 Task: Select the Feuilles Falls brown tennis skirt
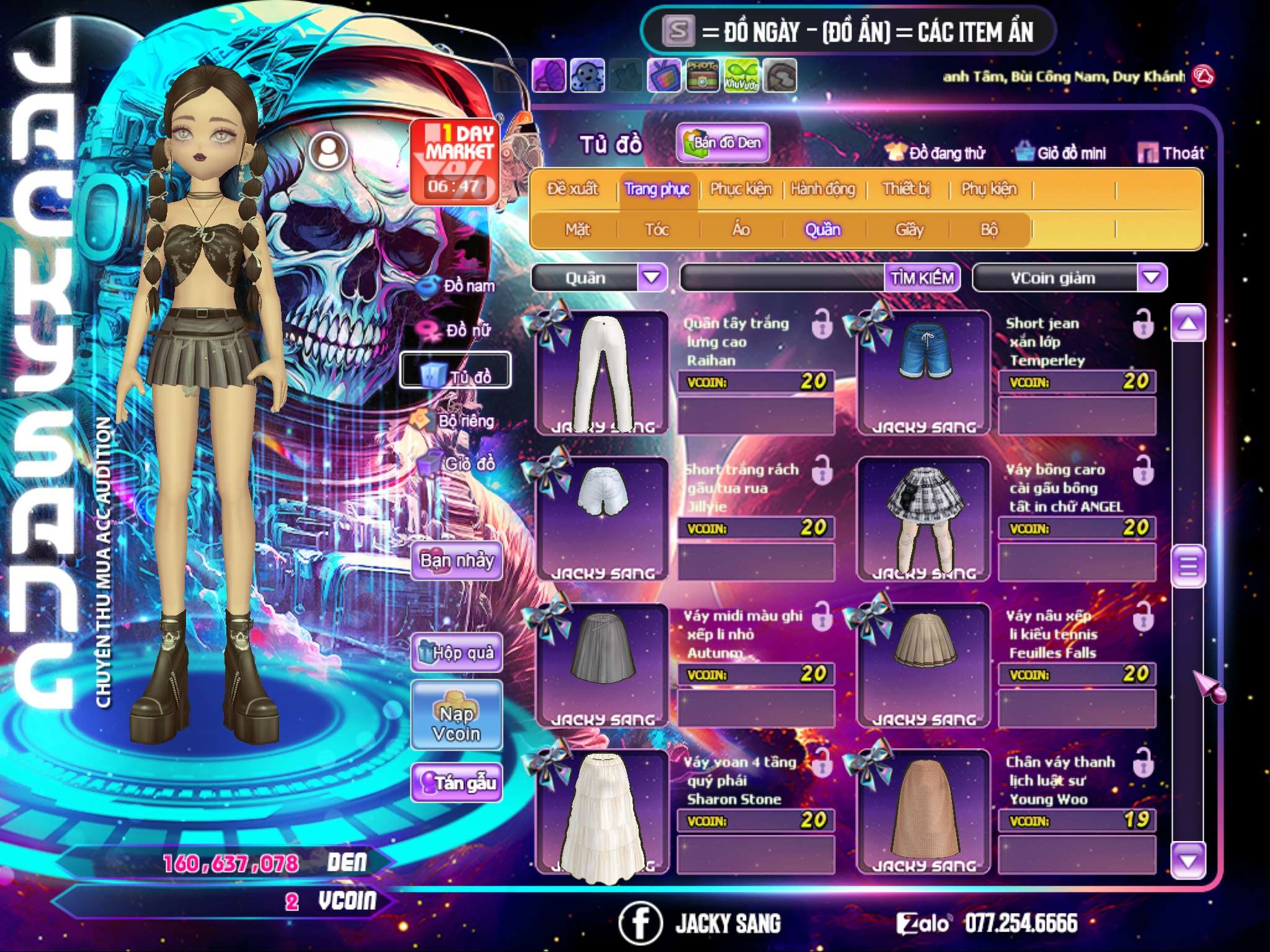pyautogui.click(x=924, y=665)
